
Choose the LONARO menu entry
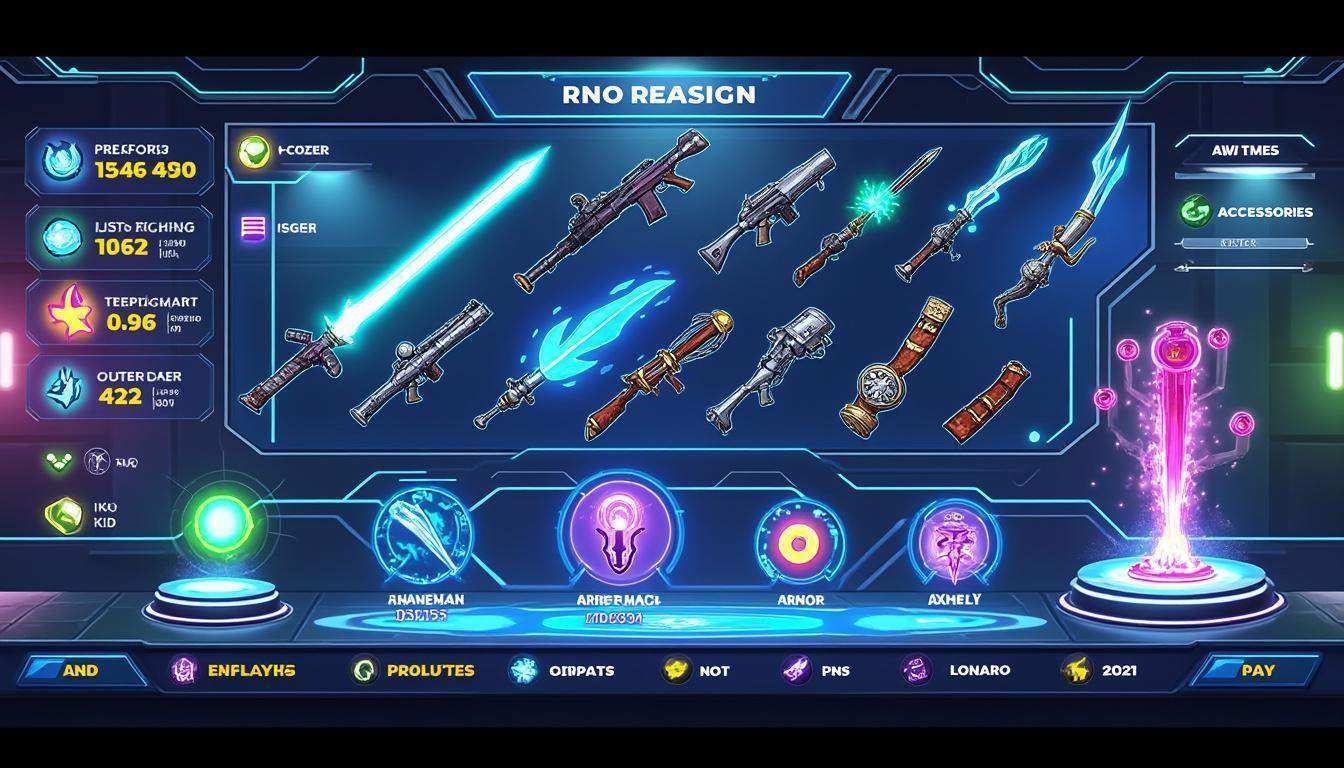pos(957,670)
